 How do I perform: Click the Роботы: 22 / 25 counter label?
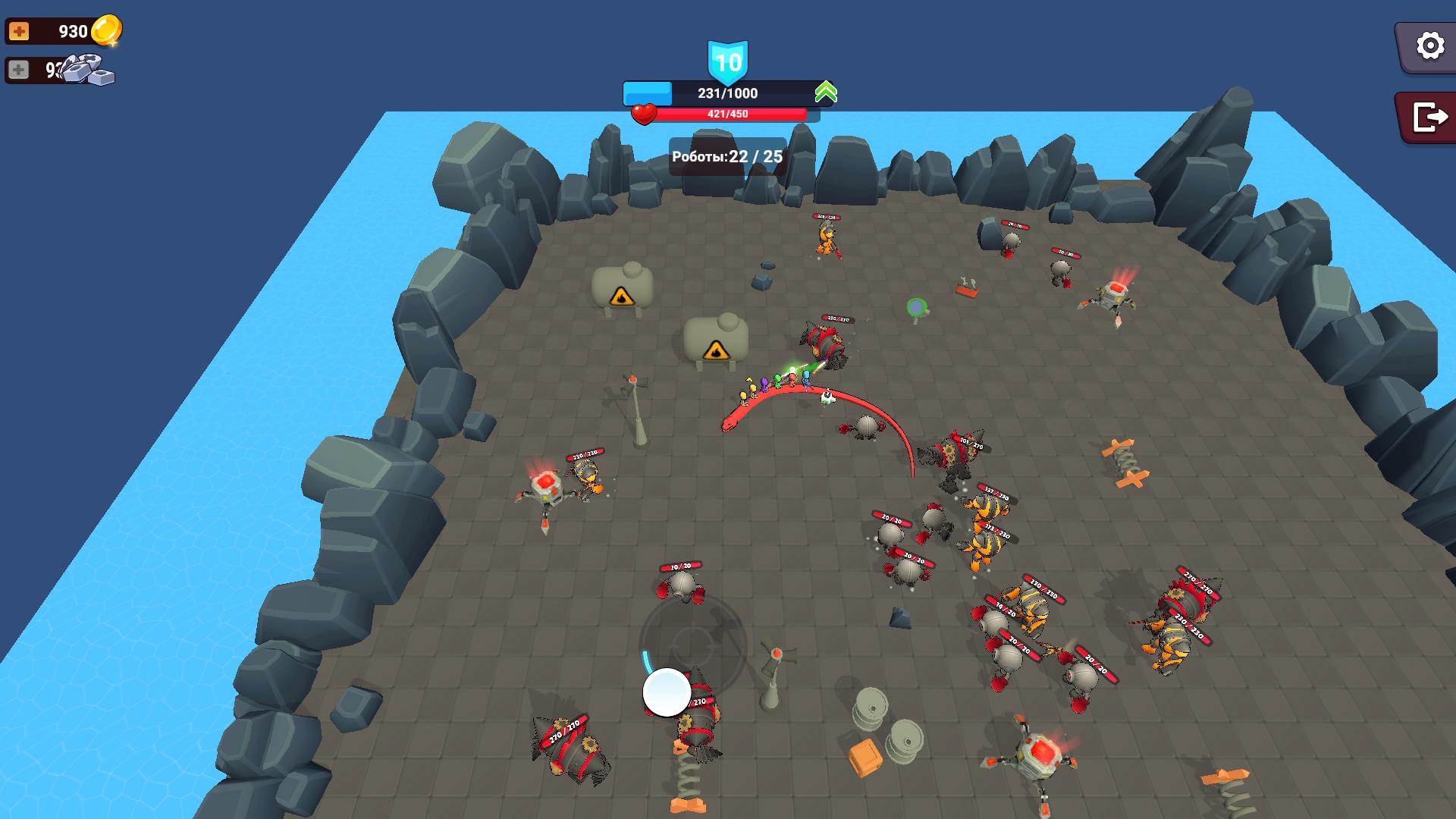pyautogui.click(x=726, y=155)
